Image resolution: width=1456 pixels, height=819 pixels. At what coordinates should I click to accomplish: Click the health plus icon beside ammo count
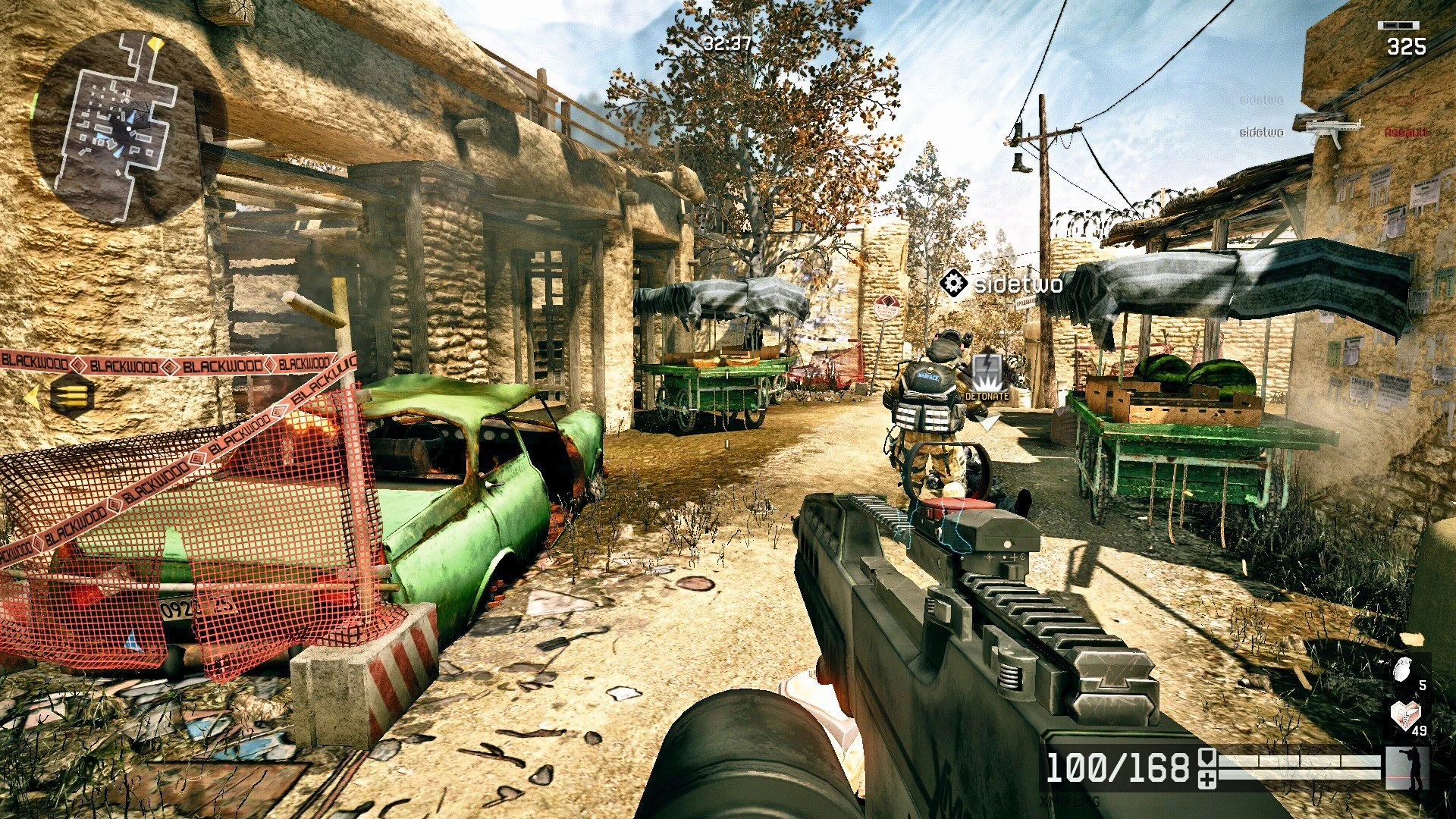1207,777
